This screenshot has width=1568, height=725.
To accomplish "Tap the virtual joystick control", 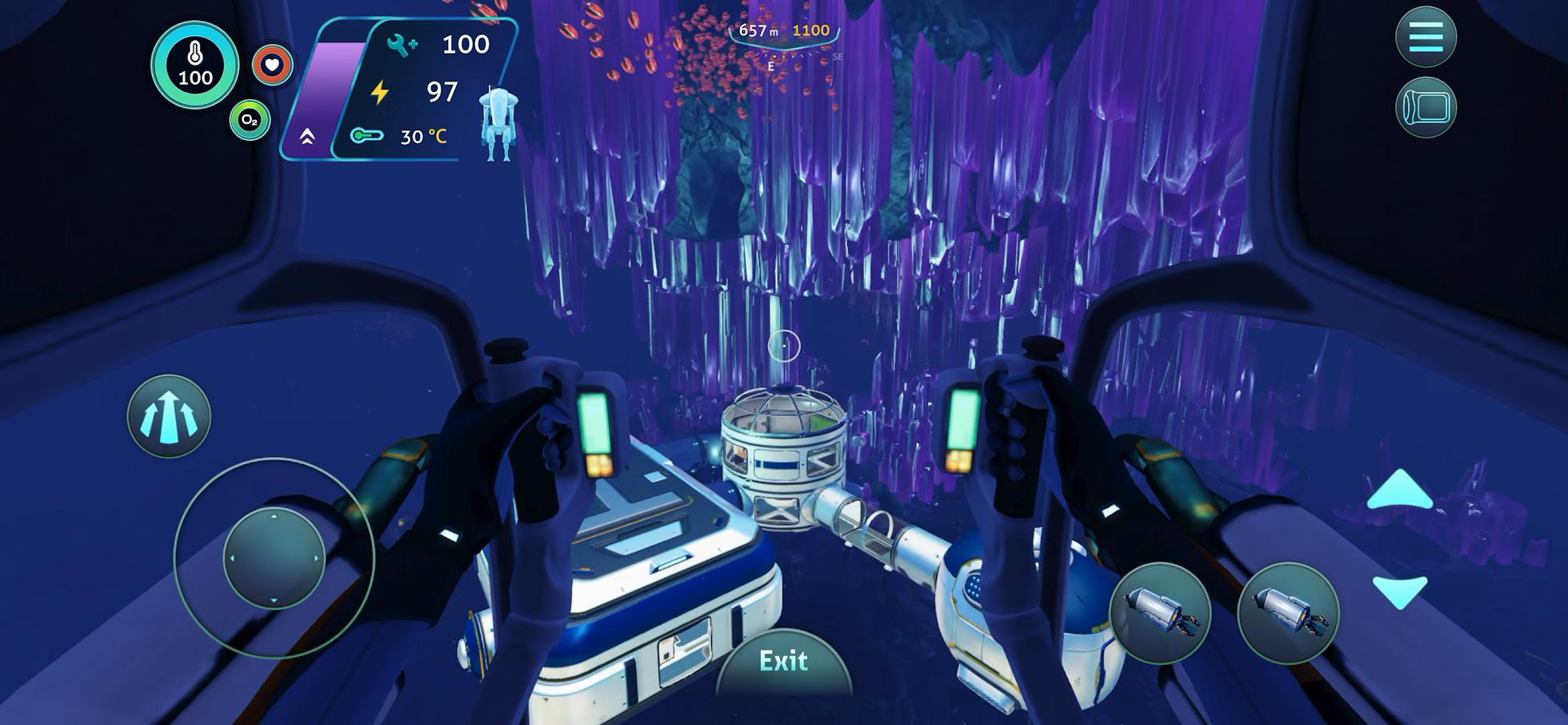I will click(x=273, y=559).
